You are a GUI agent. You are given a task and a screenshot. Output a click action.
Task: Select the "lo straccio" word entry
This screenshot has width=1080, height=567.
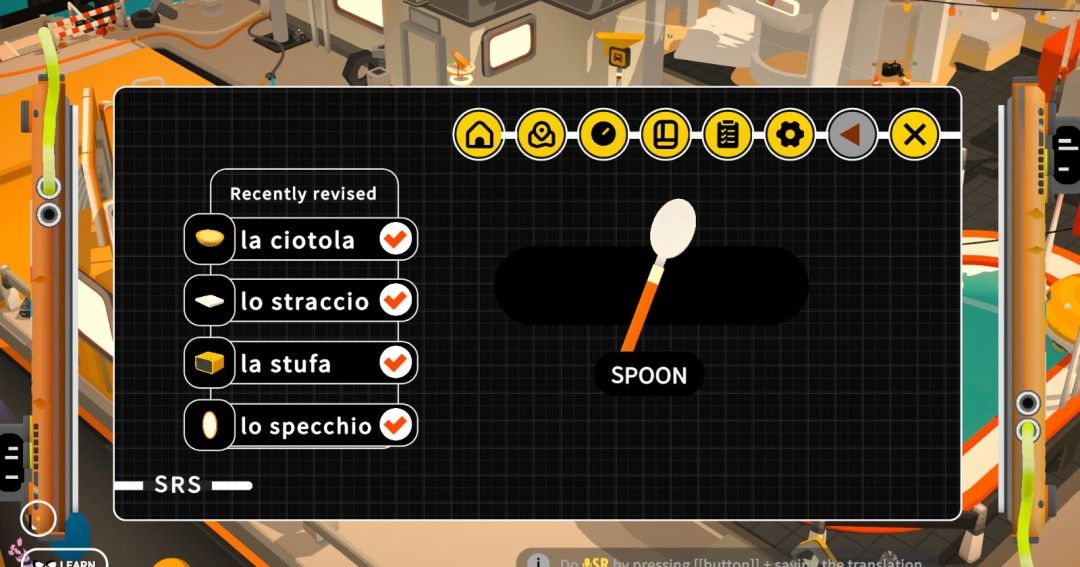(304, 301)
